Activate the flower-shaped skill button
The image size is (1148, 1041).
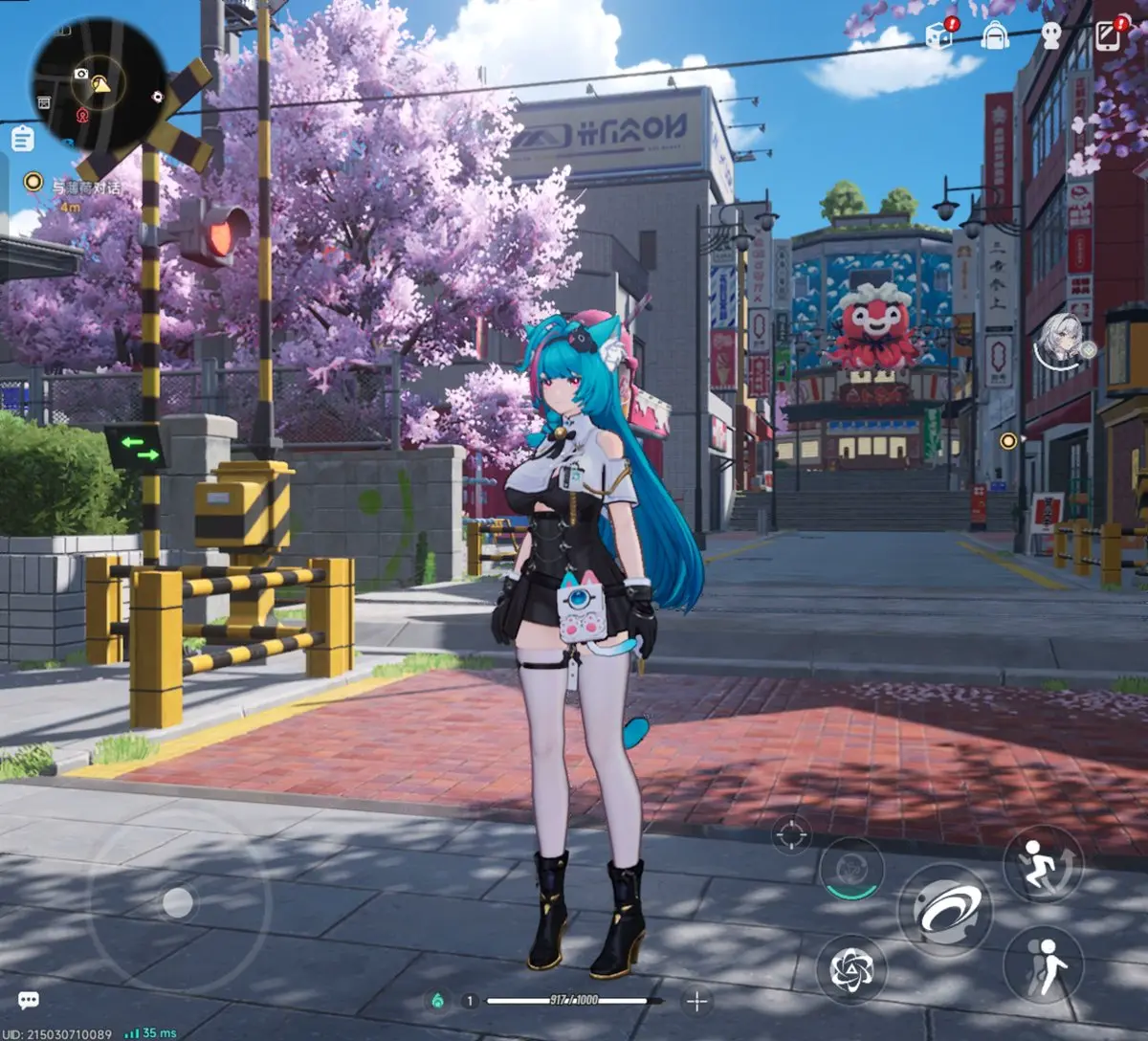tap(850, 969)
